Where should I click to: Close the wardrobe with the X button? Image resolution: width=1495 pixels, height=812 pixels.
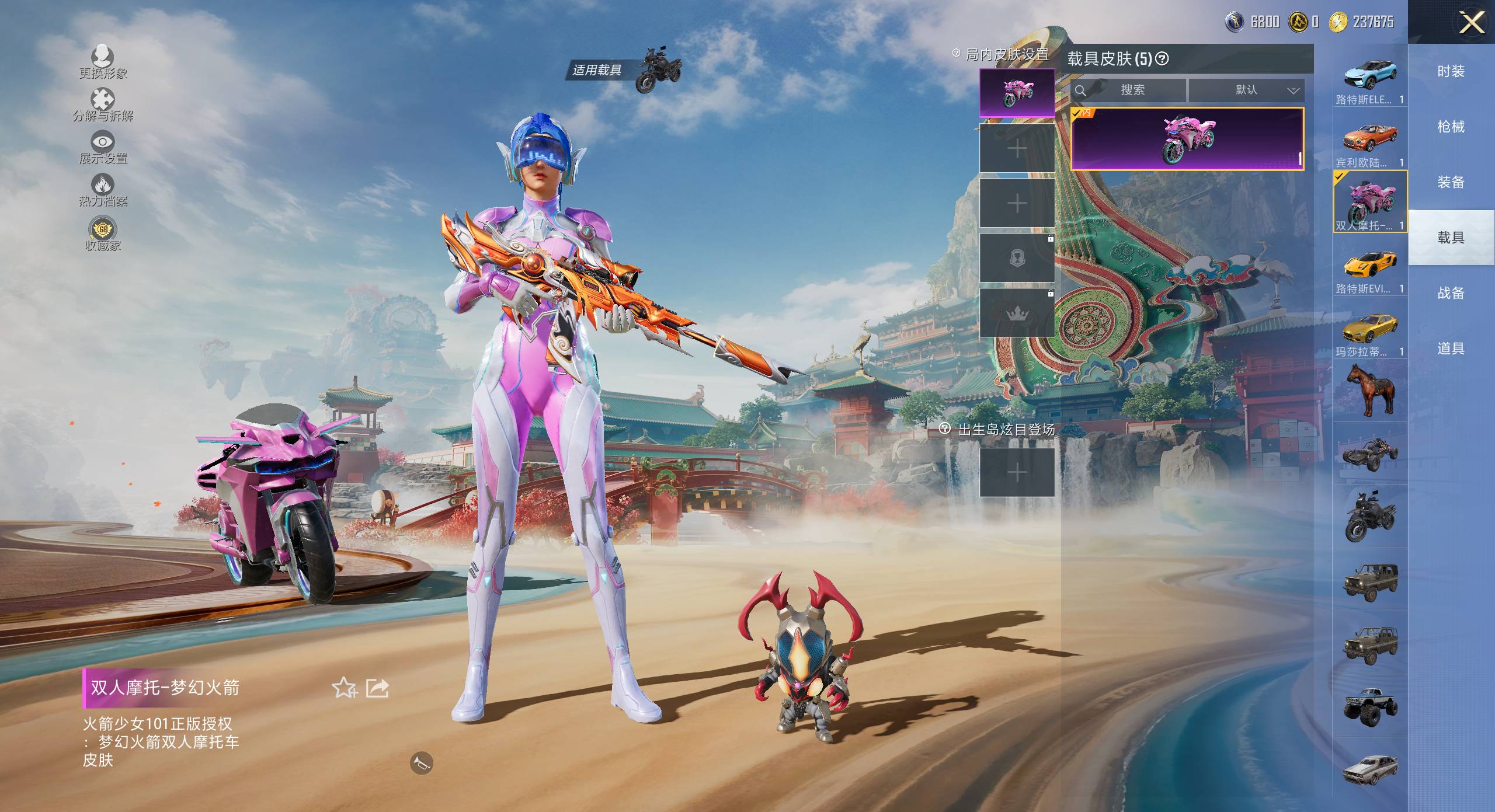[1472, 23]
